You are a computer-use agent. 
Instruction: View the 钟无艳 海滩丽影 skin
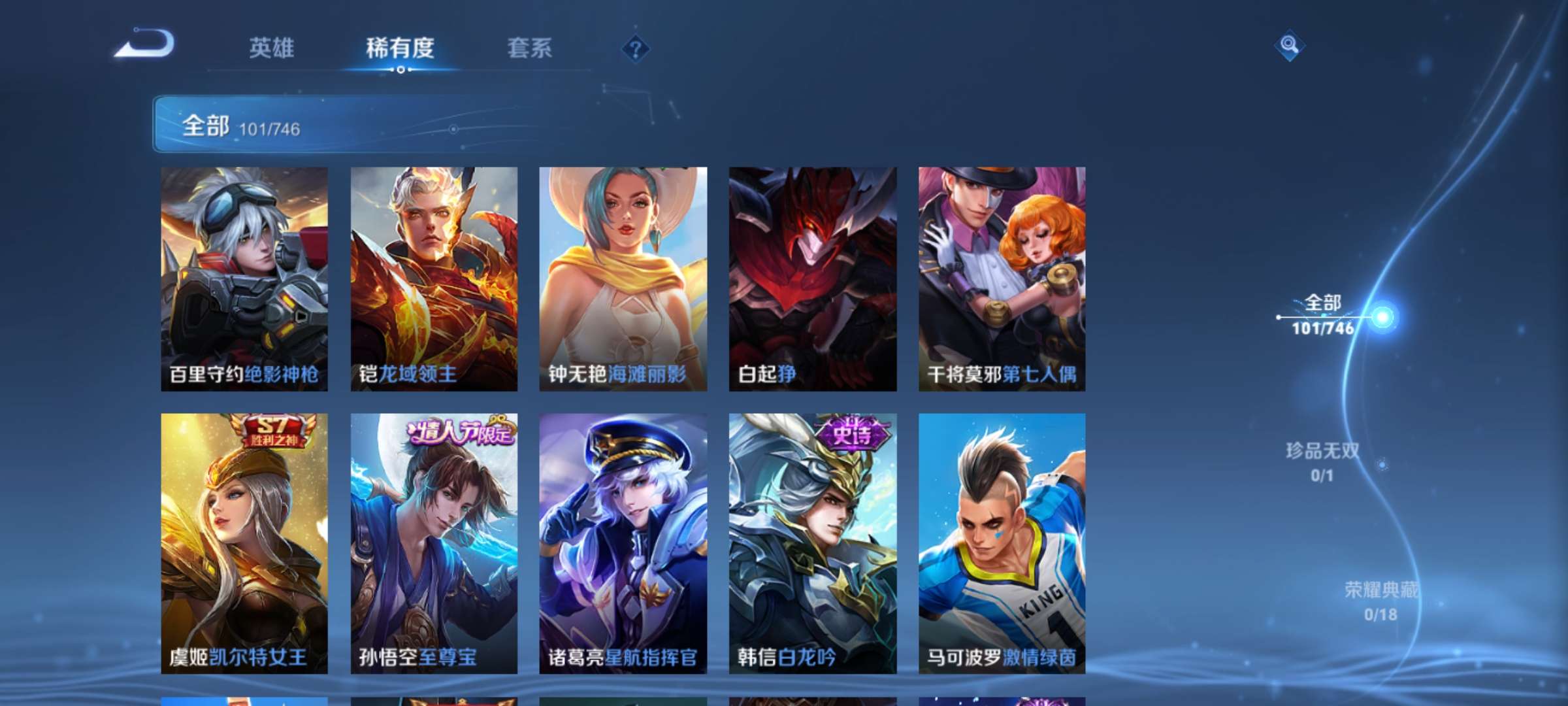coord(623,278)
